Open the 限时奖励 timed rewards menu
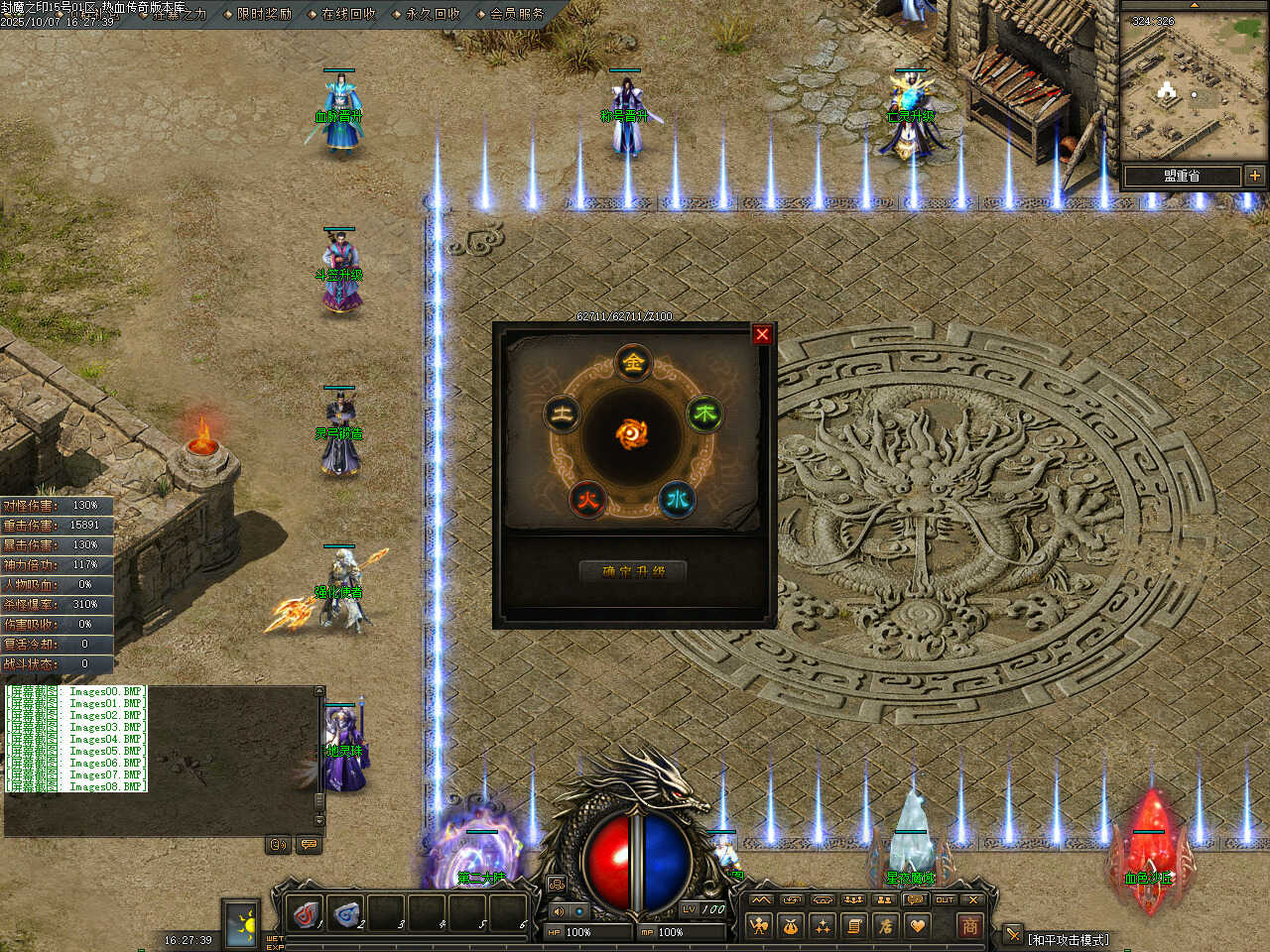This screenshot has width=1270, height=952. coord(264,14)
